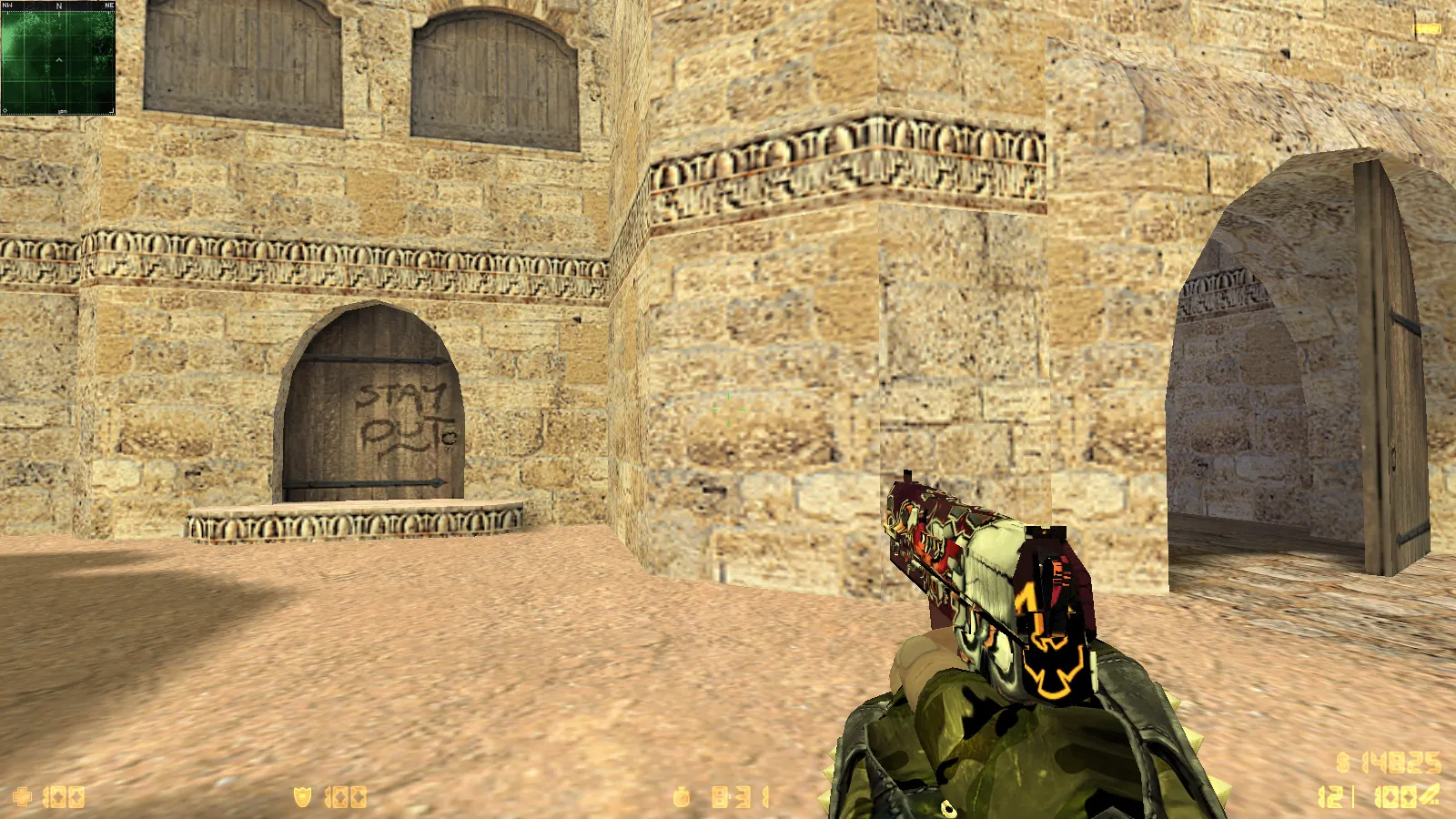Click the yellow flashlight battery indicator
The height and width of the screenshot is (819, 1456).
(1427, 30)
